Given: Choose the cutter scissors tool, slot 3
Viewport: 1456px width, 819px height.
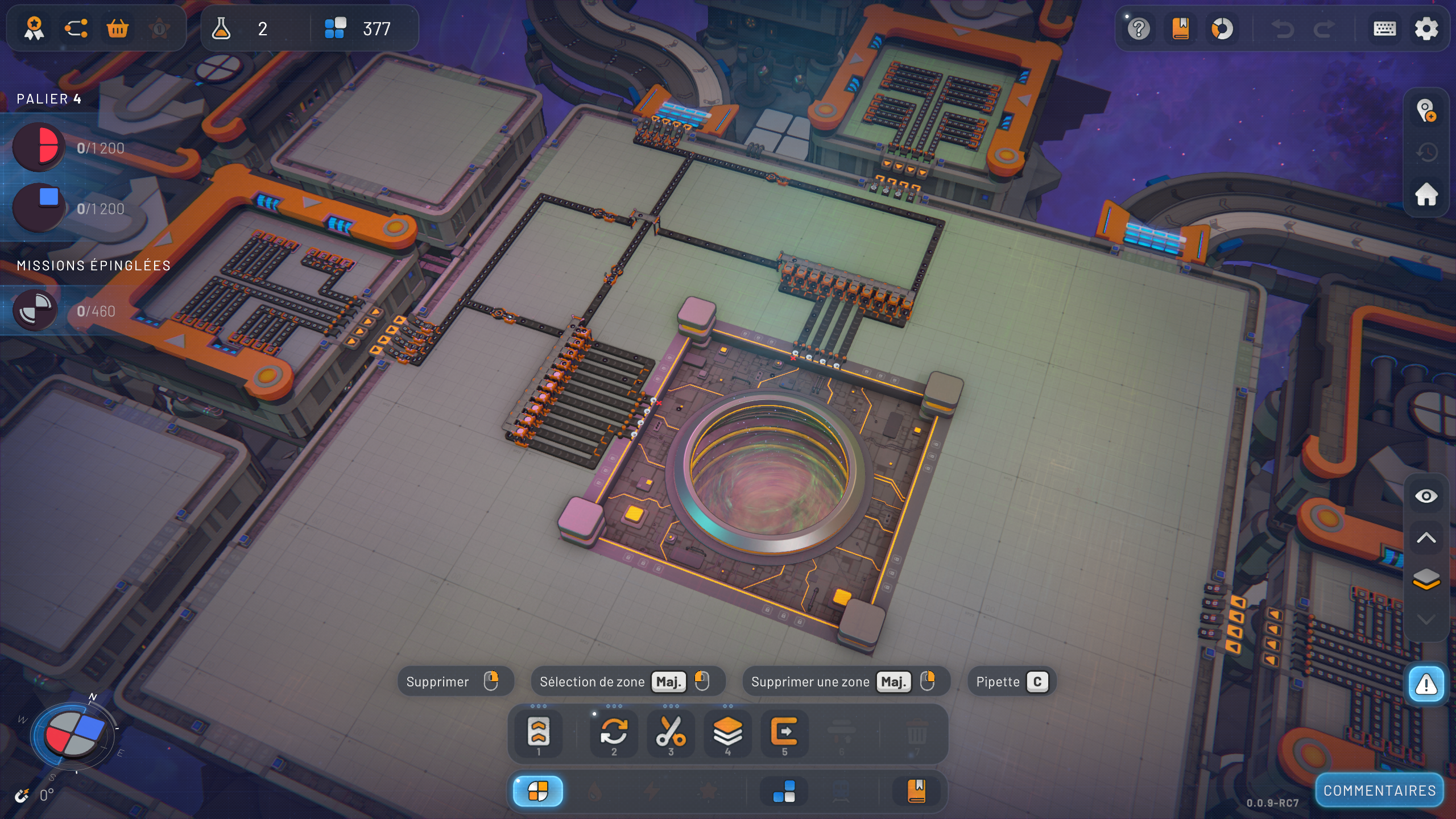Looking at the screenshot, I should pos(671,733).
